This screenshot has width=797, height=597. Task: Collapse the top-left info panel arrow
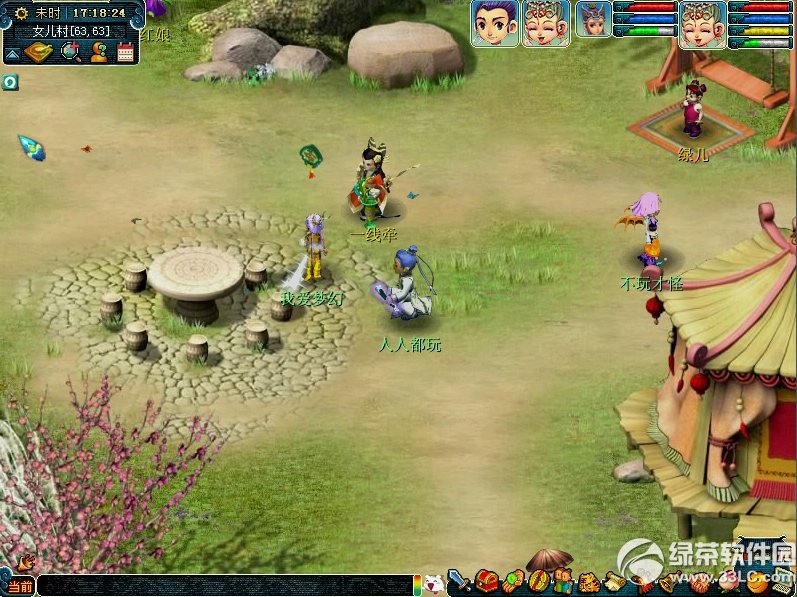tap(12, 53)
